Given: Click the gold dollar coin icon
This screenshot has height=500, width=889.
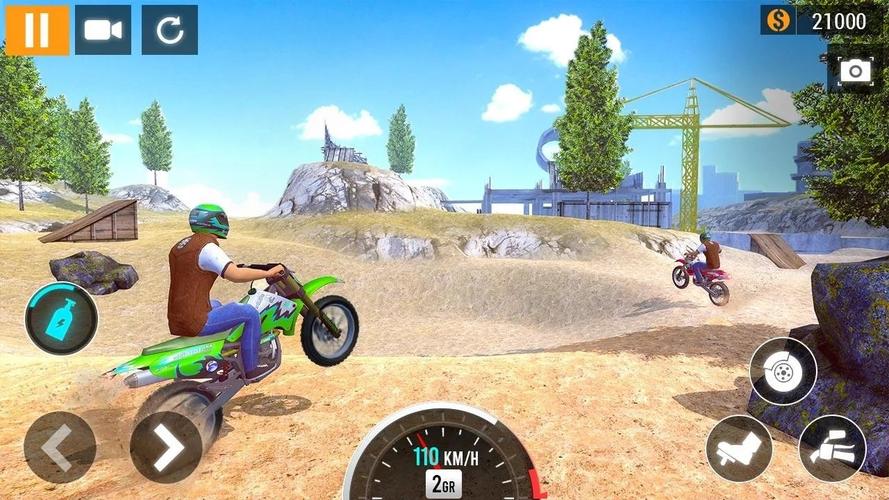Looking at the screenshot, I should (777, 20).
